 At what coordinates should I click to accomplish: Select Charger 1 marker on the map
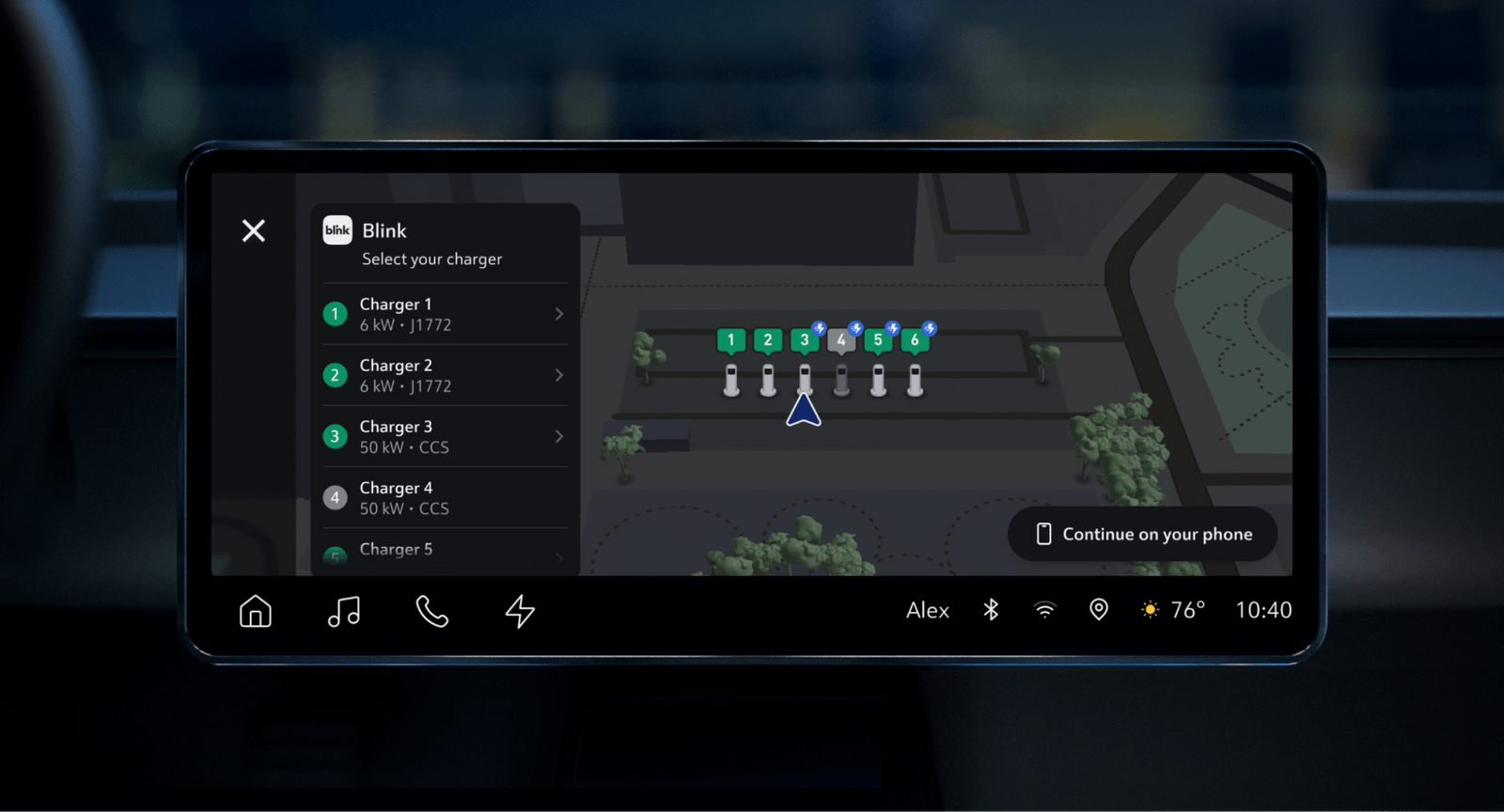[731, 339]
